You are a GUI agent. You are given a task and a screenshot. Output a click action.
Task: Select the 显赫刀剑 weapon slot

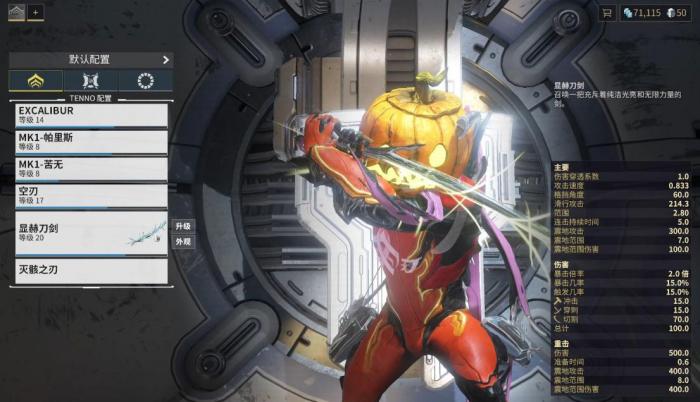pyautogui.click(x=90, y=232)
